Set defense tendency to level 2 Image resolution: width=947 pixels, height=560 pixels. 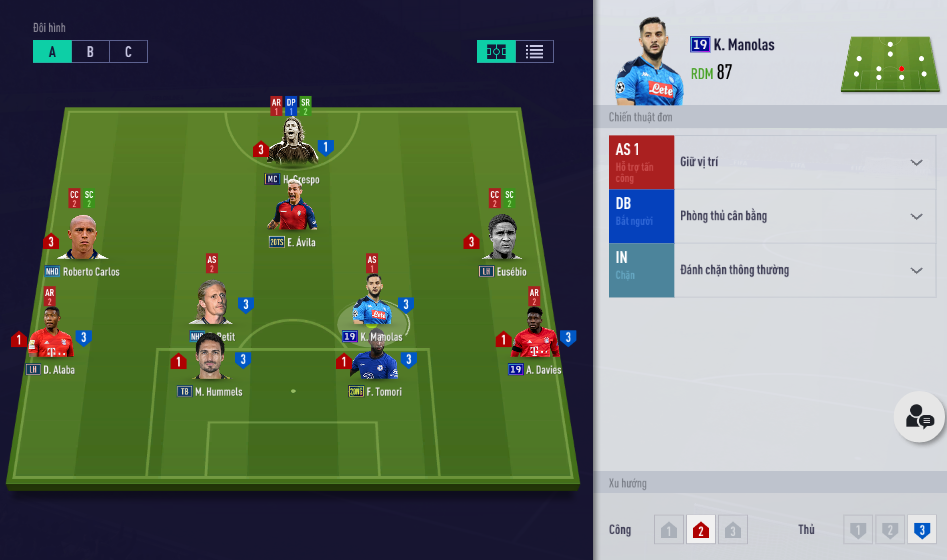pos(889,529)
